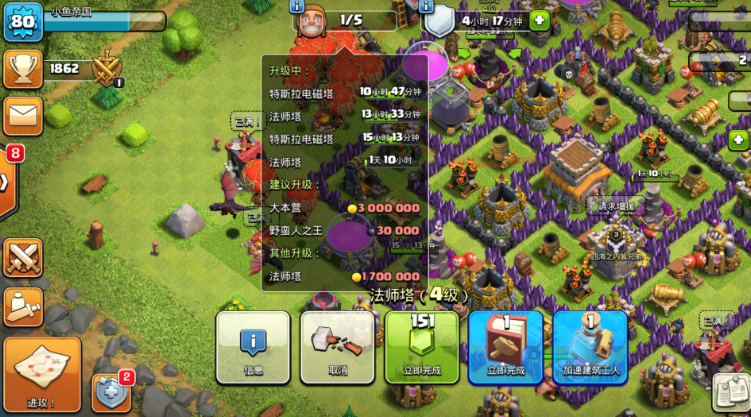The height and width of the screenshot is (417, 751).
Task: Select 大本营 suggested upgrade row
Action: pos(345,208)
